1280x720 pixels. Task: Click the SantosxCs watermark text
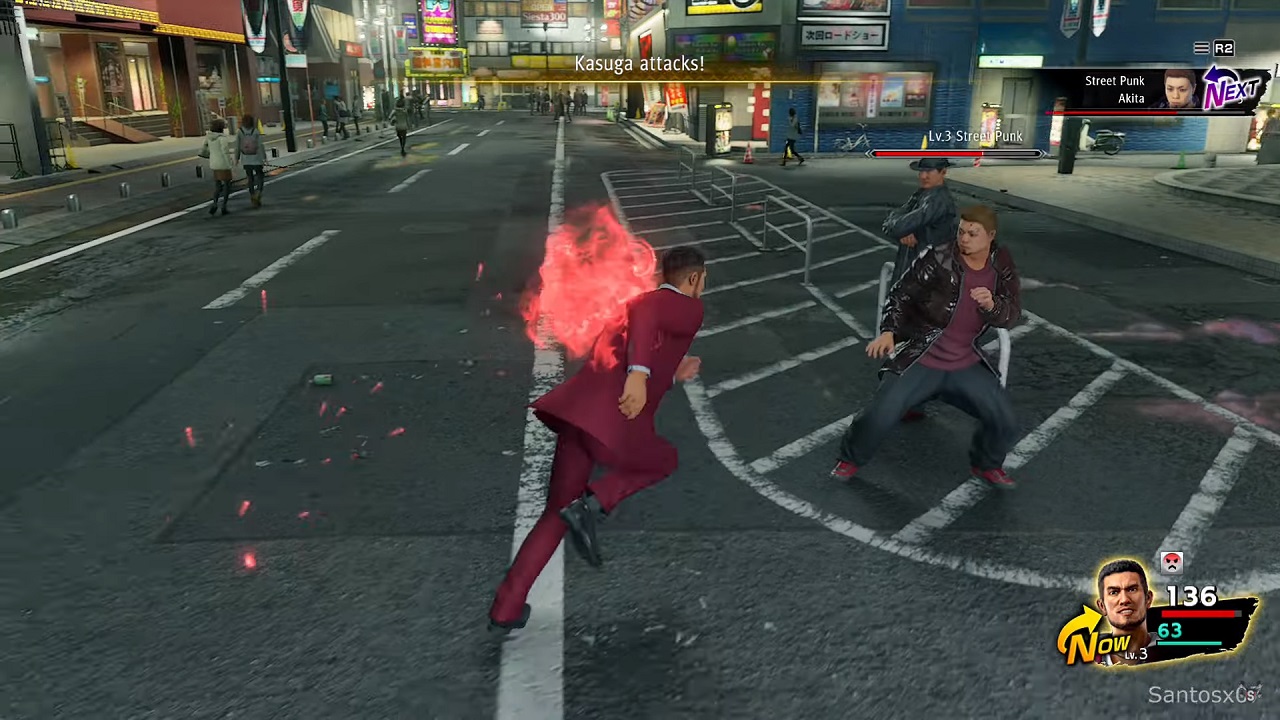click(x=1206, y=695)
